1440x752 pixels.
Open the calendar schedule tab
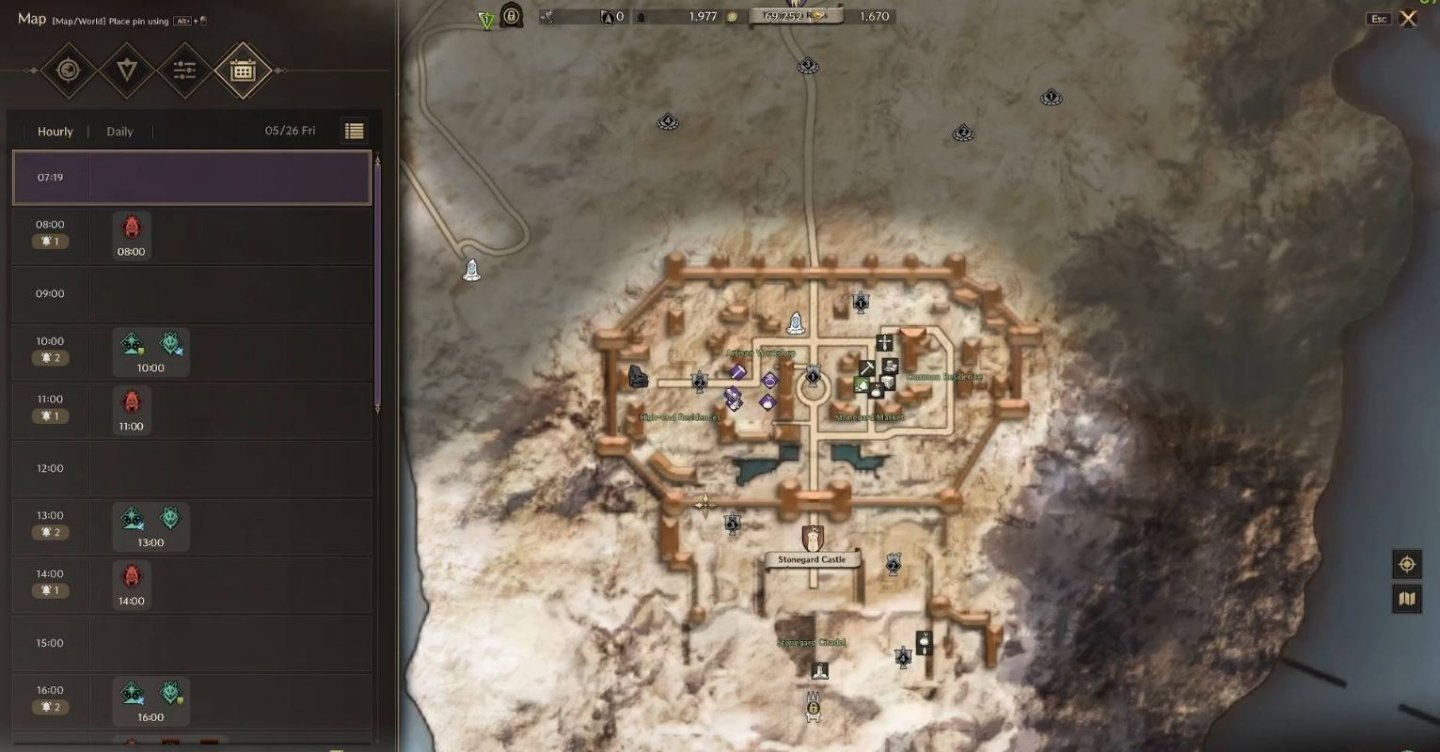click(x=243, y=71)
